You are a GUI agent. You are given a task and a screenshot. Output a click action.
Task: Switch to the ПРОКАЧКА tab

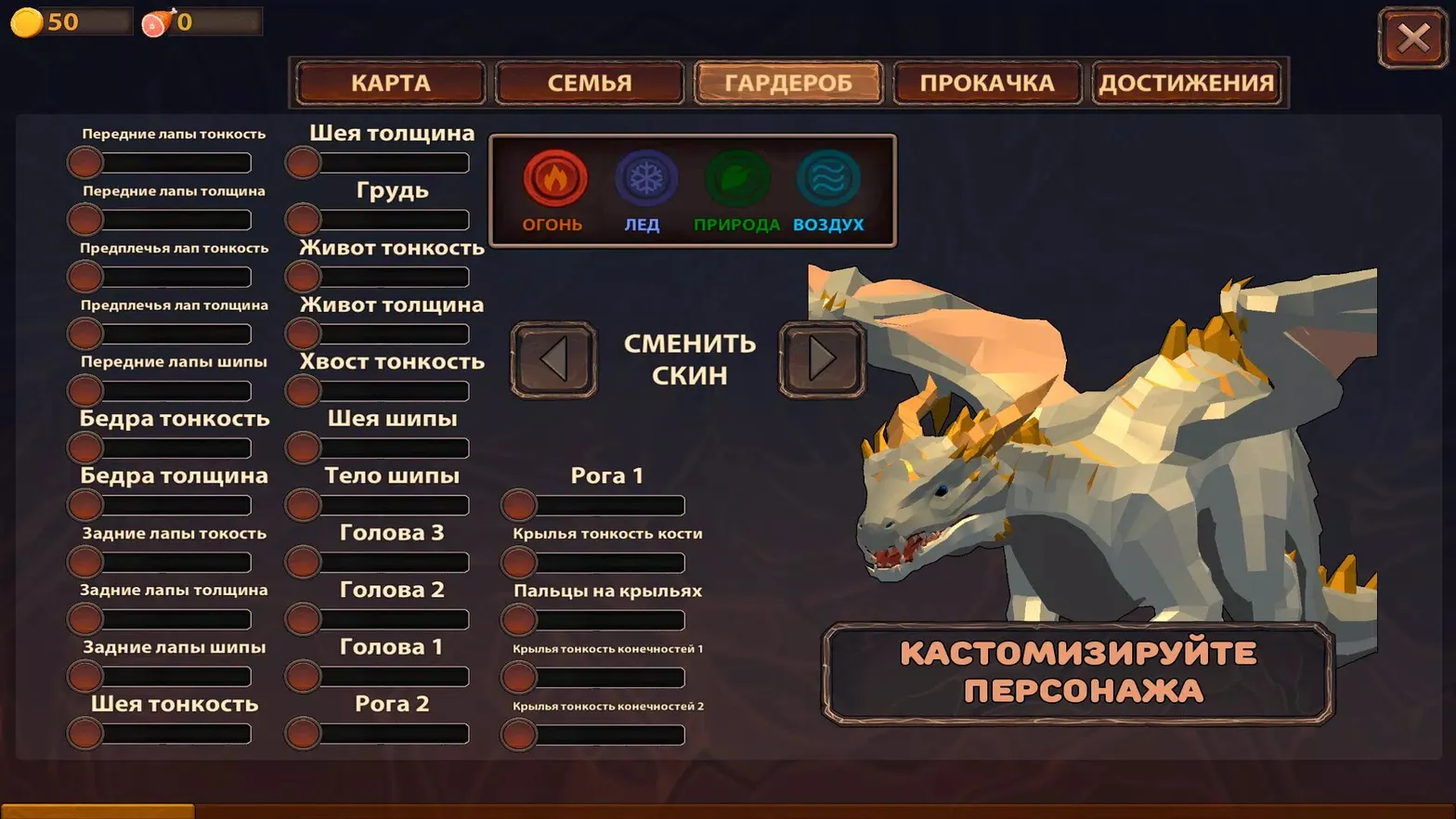pyautogui.click(x=987, y=83)
